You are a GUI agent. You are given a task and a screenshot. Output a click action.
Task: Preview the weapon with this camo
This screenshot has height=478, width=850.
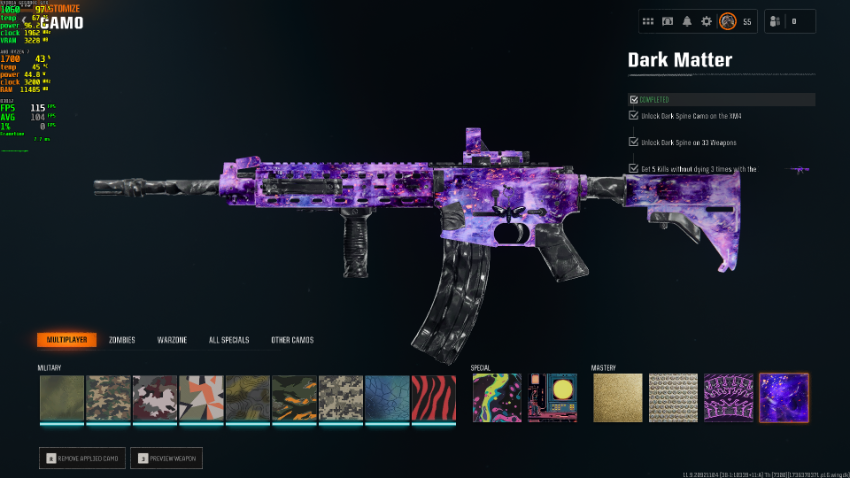pos(166,458)
